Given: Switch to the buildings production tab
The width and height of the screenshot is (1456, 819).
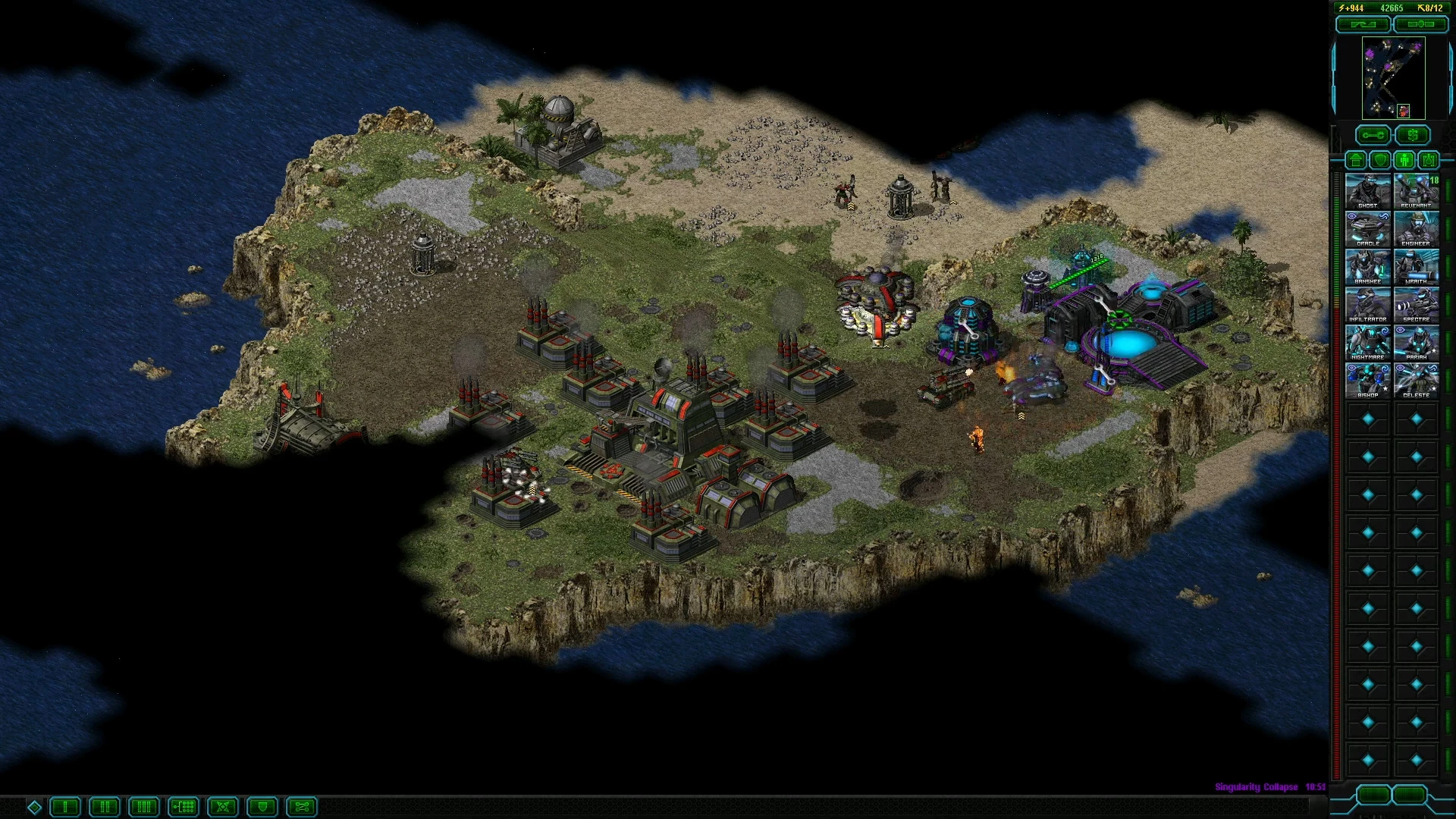Looking at the screenshot, I should [x=1356, y=160].
